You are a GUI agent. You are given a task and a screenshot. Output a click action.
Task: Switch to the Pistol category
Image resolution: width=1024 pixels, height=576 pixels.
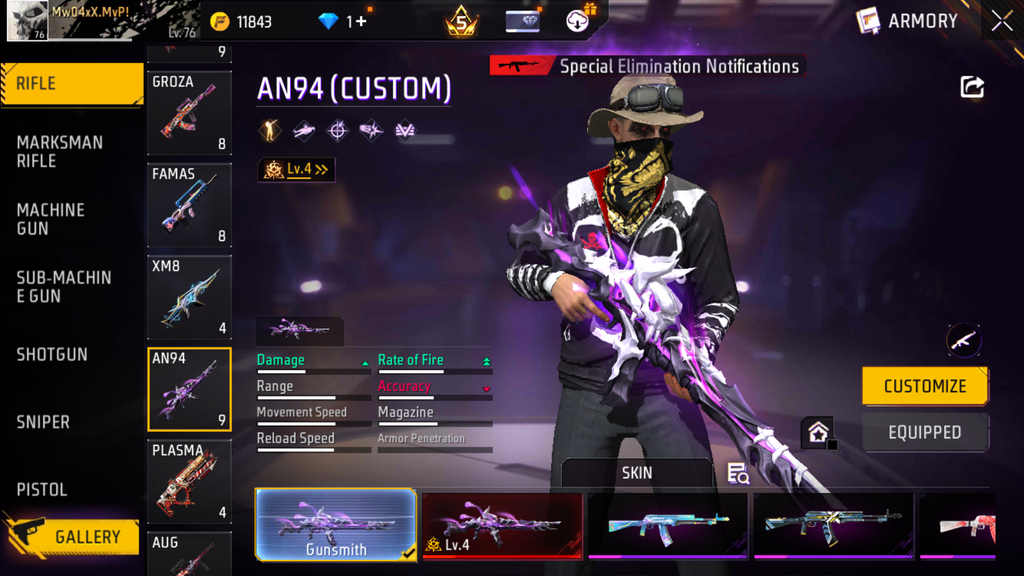pyautogui.click(x=42, y=489)
